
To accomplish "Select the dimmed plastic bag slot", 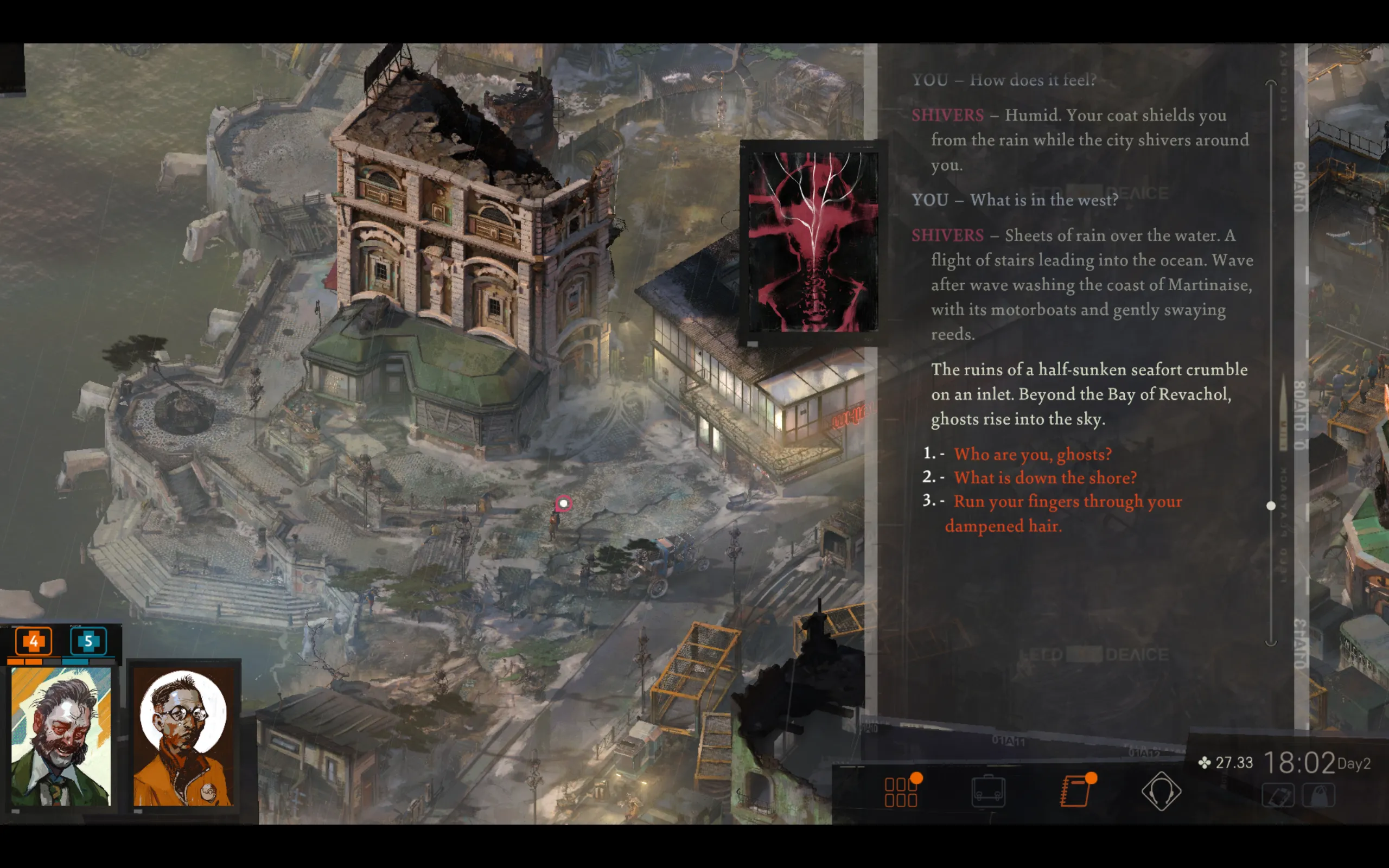I will point(1319,796).
